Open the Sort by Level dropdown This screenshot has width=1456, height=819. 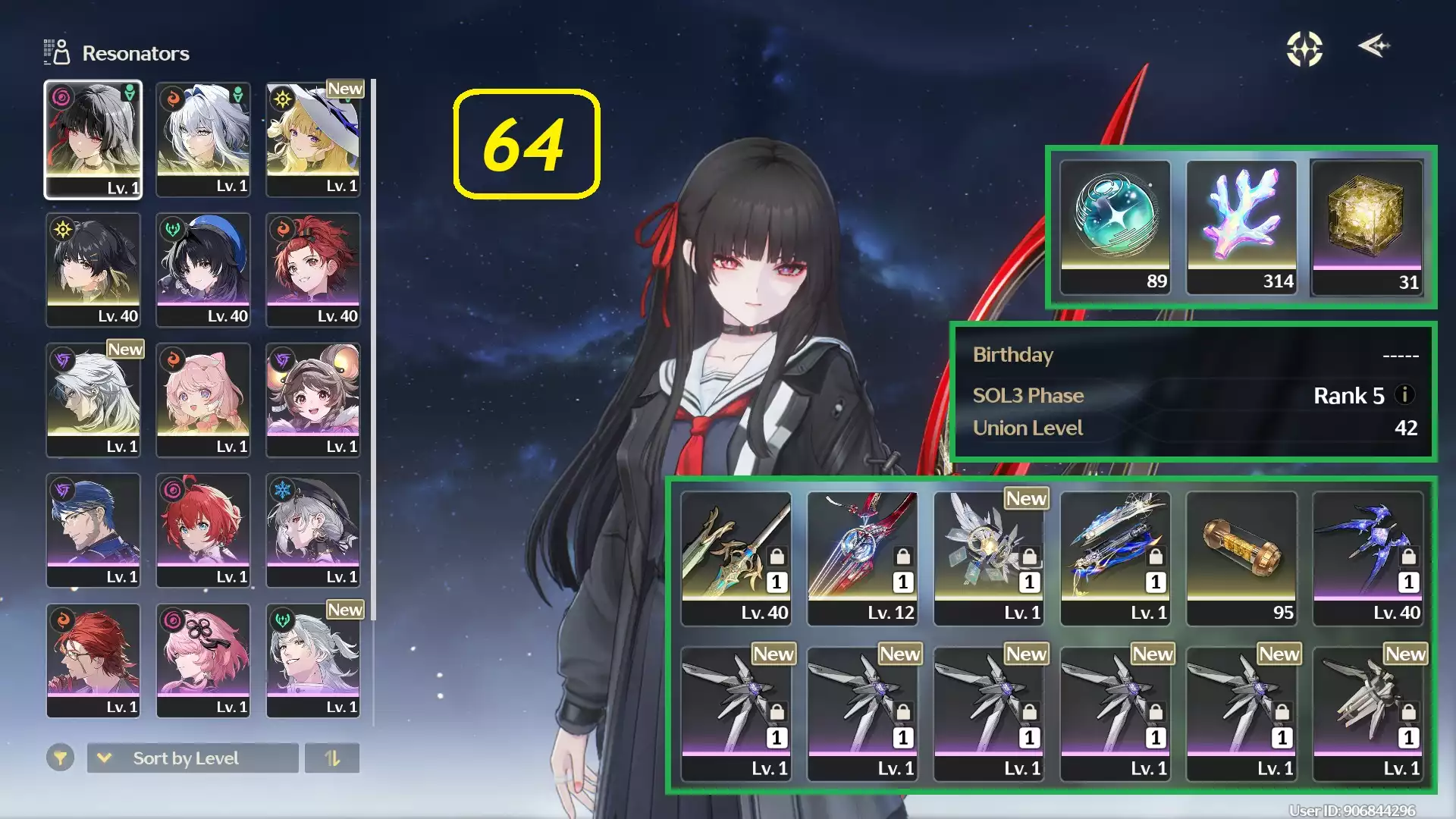[x=192, y=758]
